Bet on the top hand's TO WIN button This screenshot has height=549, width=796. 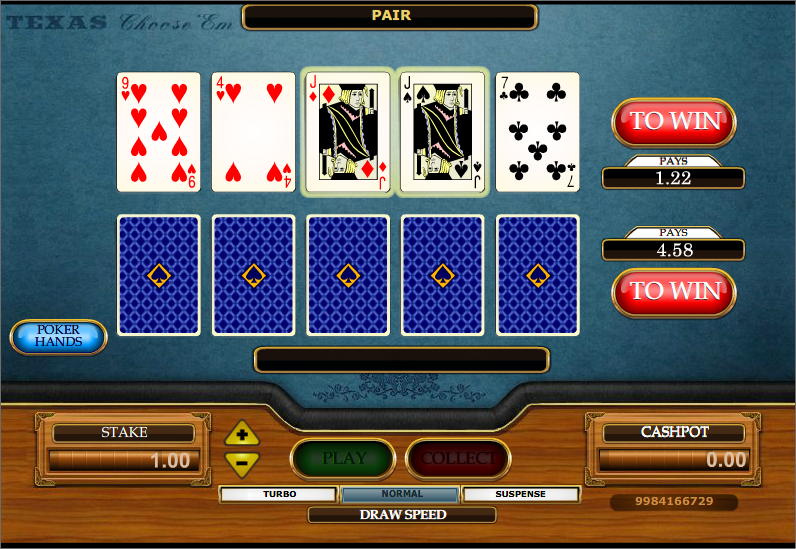(673, 121)
